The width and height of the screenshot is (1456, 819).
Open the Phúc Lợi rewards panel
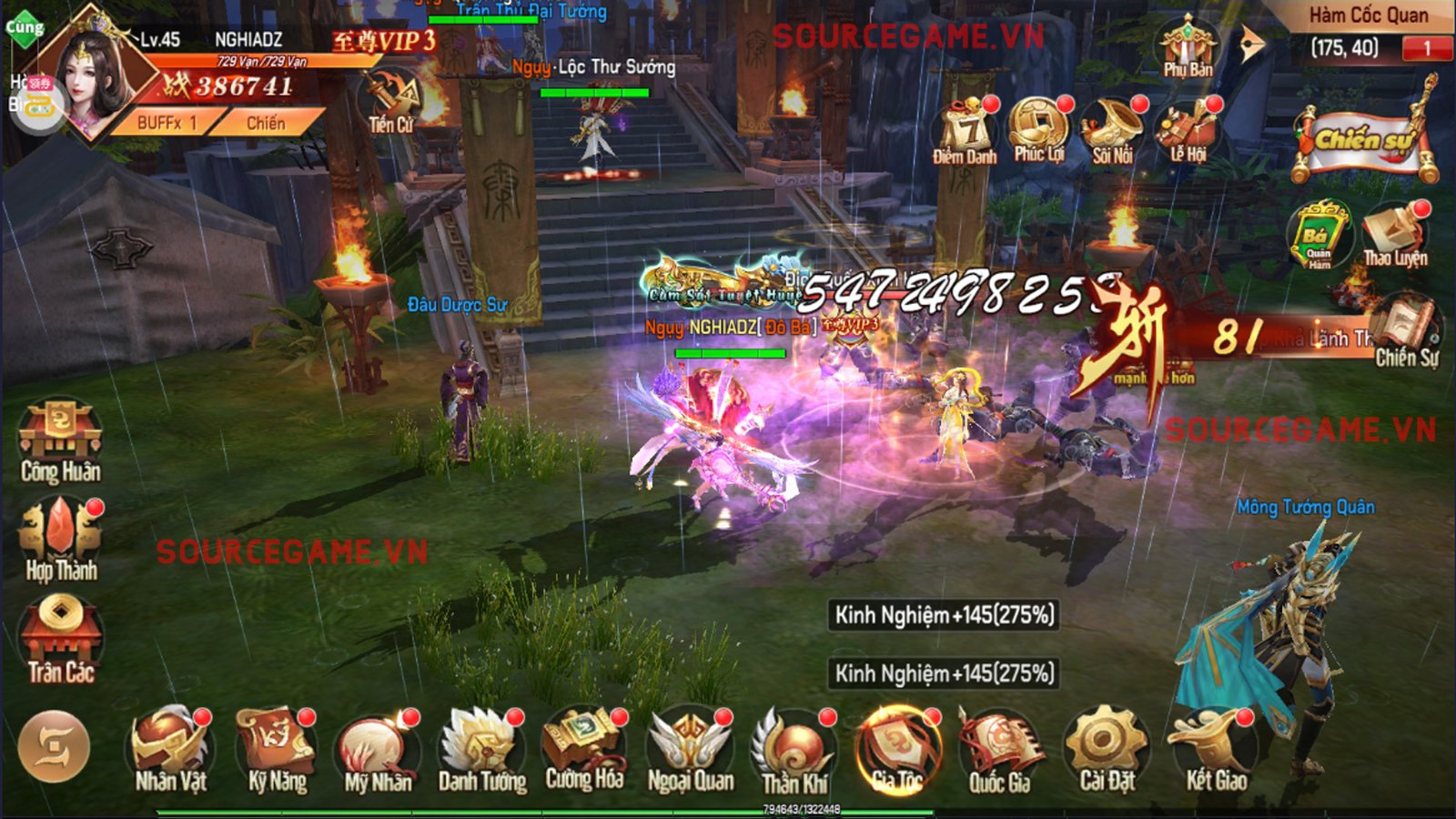(x=1038, y=130)
